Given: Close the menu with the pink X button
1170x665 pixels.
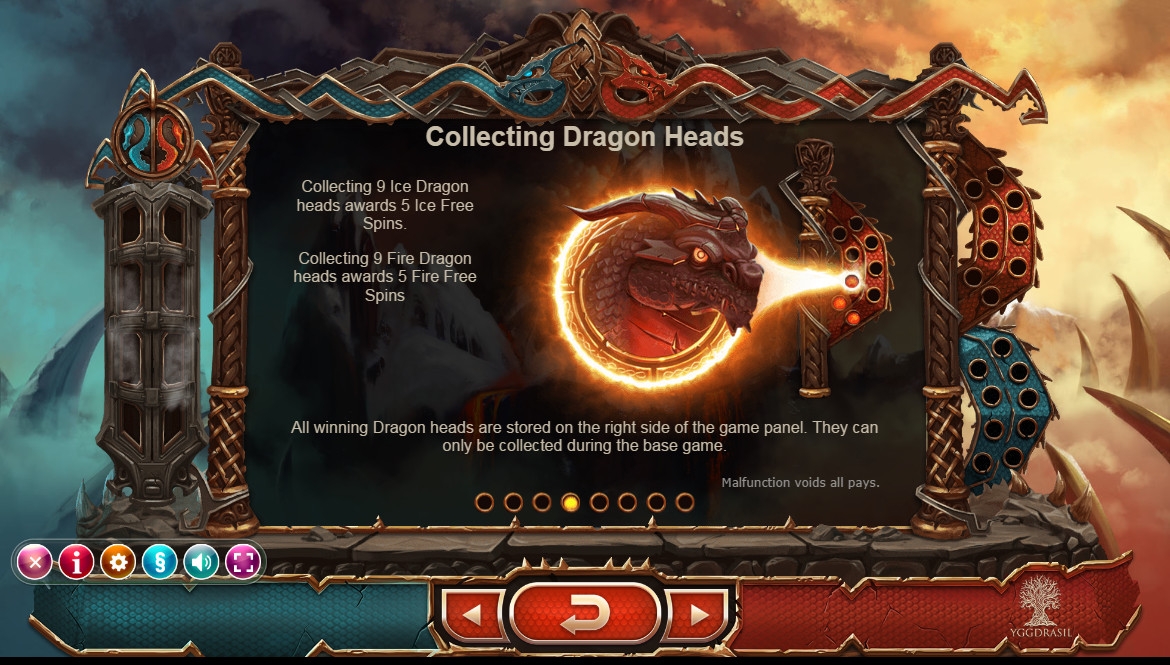Looking at the screenshot, I should click(x=35, y=562).
